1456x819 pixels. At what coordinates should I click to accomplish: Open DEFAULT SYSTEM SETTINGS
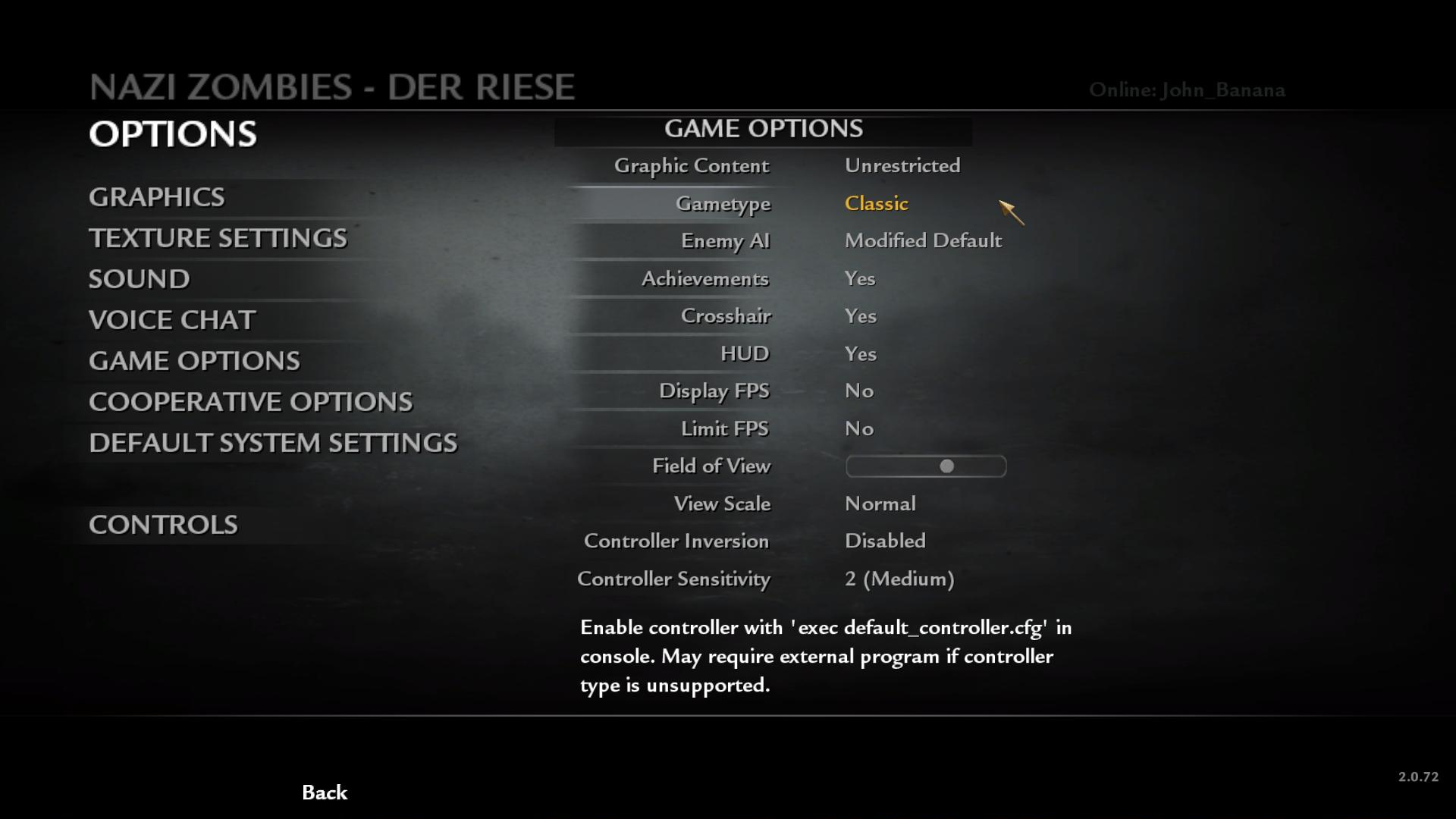coord(273,443)
